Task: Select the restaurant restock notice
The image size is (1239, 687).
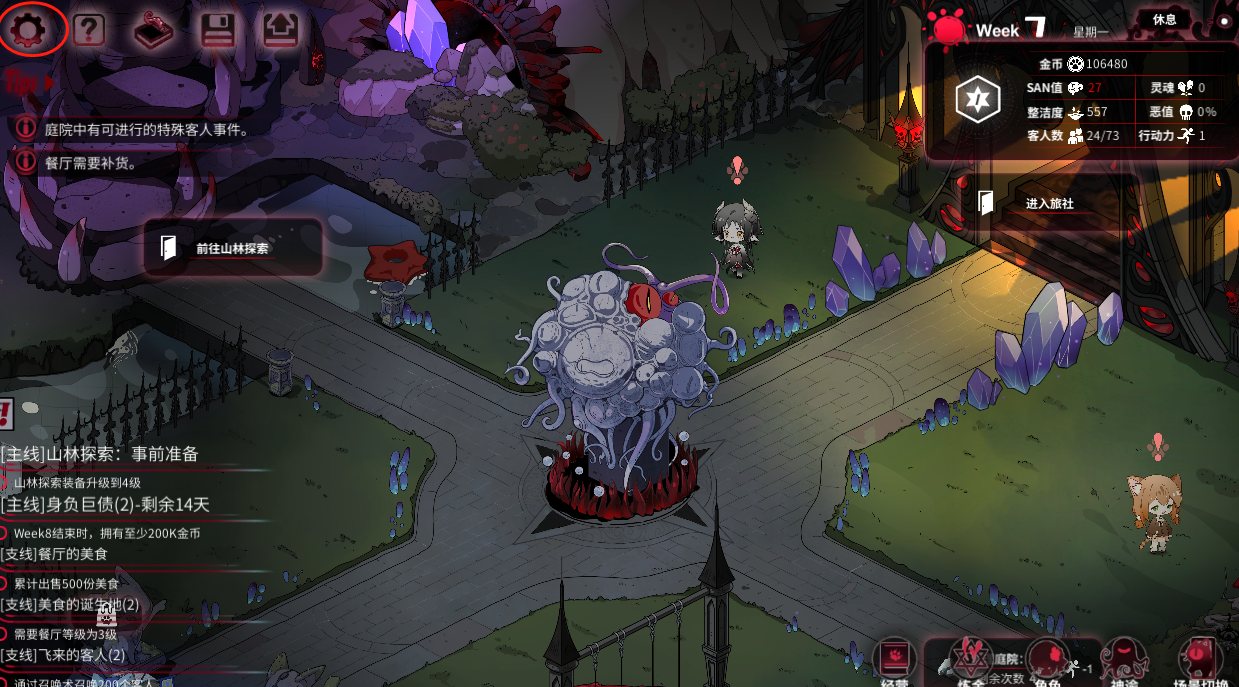Action: pyautogui.click(x=90, y=161)
